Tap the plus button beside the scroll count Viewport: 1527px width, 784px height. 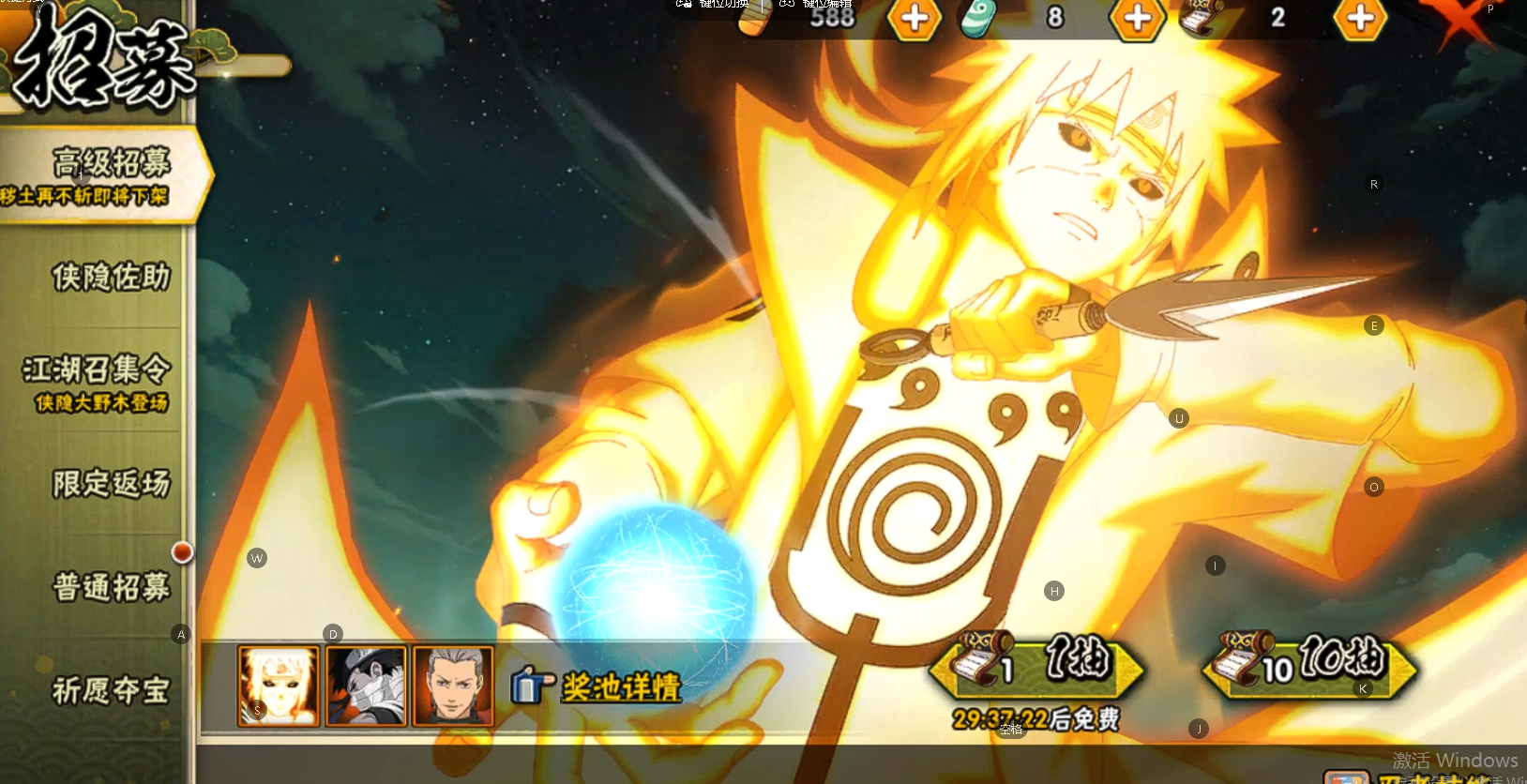(1360, 18)
